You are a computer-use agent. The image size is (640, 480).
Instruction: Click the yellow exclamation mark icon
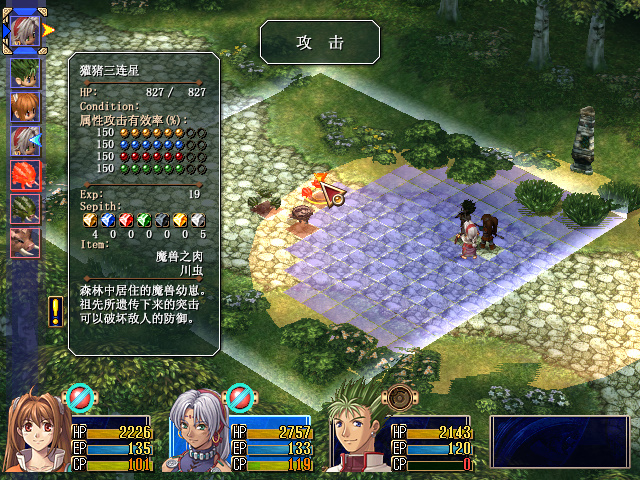55,311
